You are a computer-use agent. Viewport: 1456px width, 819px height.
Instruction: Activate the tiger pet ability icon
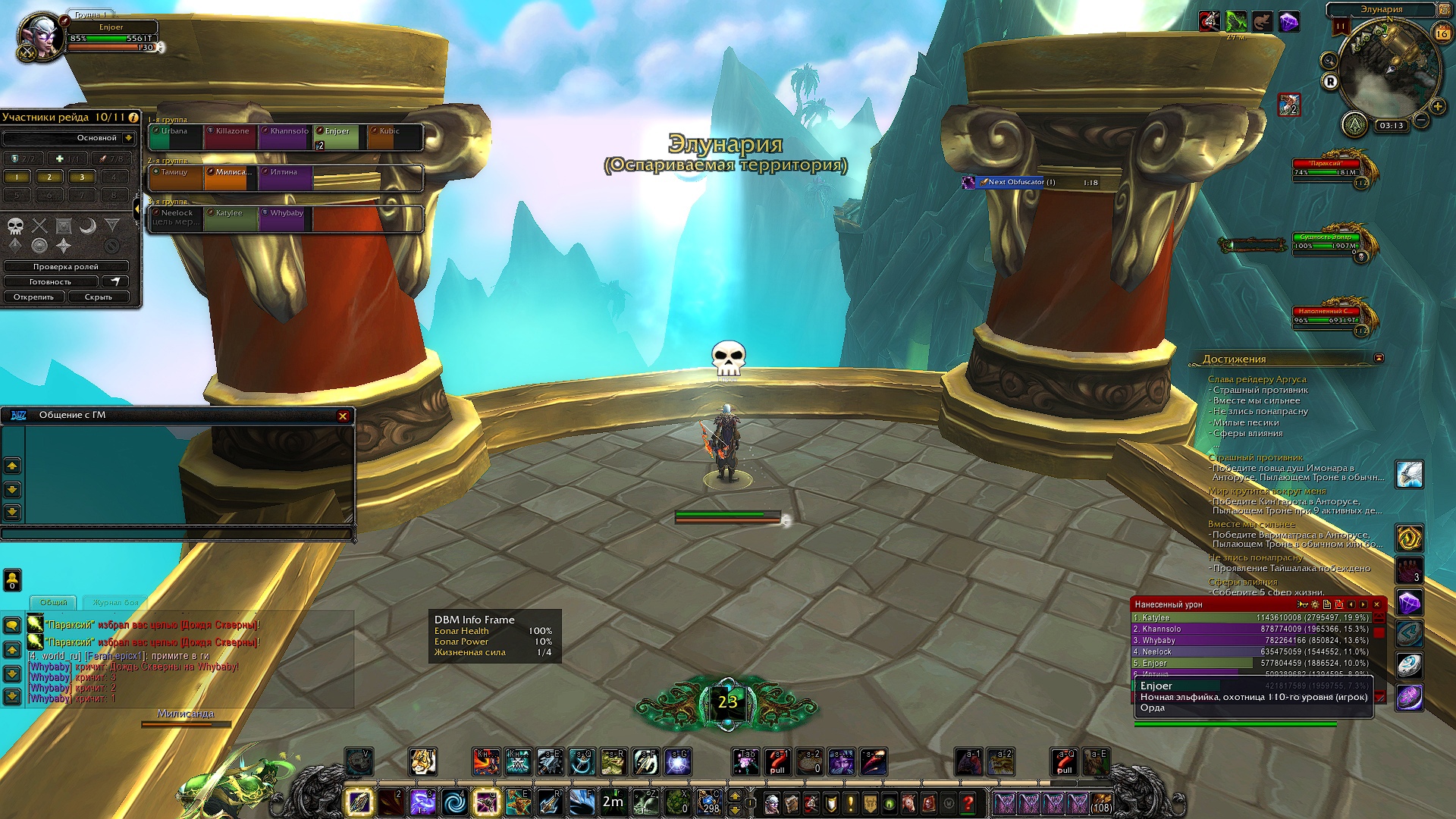click(x=422, y=761)
